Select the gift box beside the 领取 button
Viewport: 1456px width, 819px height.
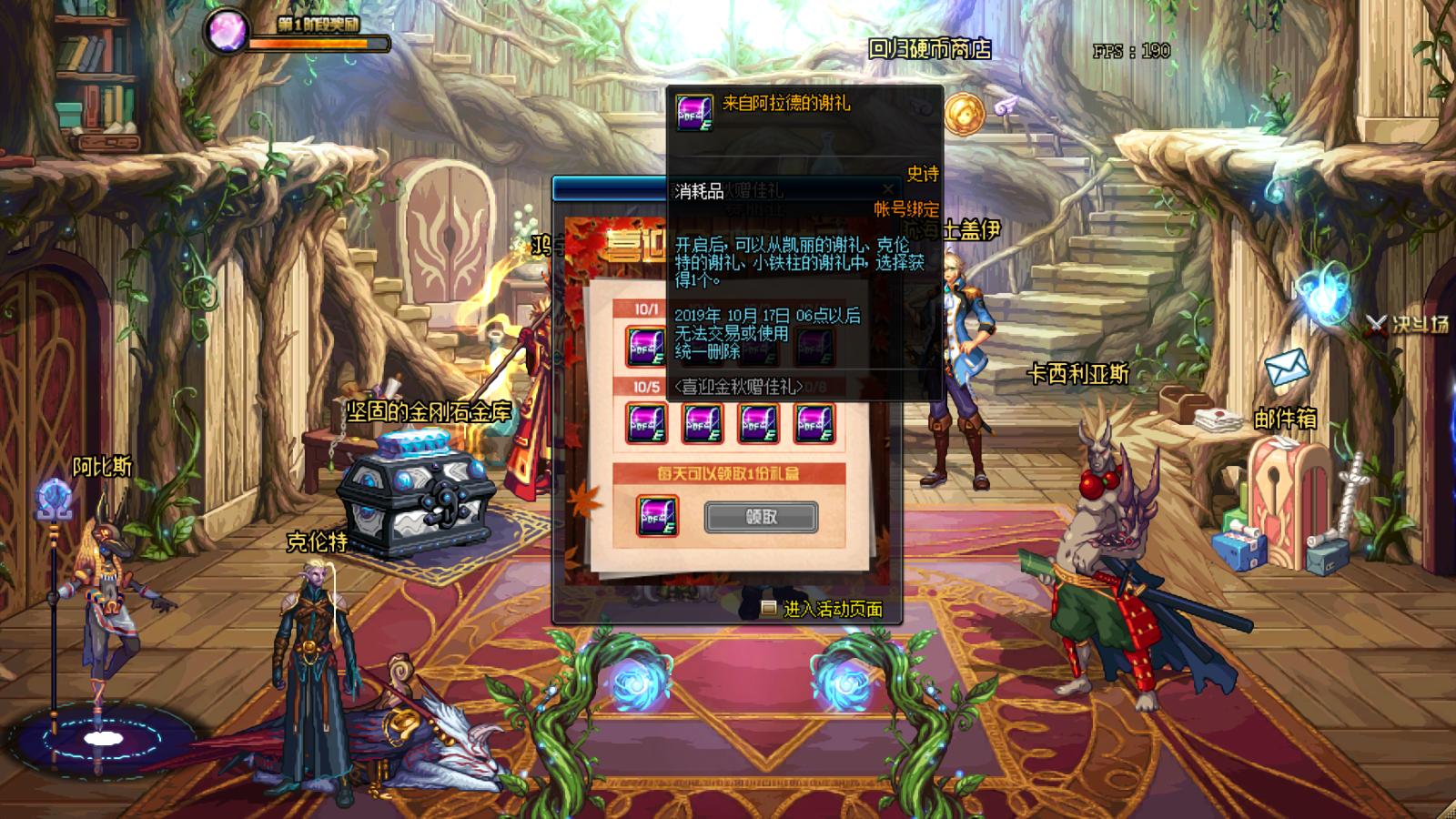coord(656,516)
